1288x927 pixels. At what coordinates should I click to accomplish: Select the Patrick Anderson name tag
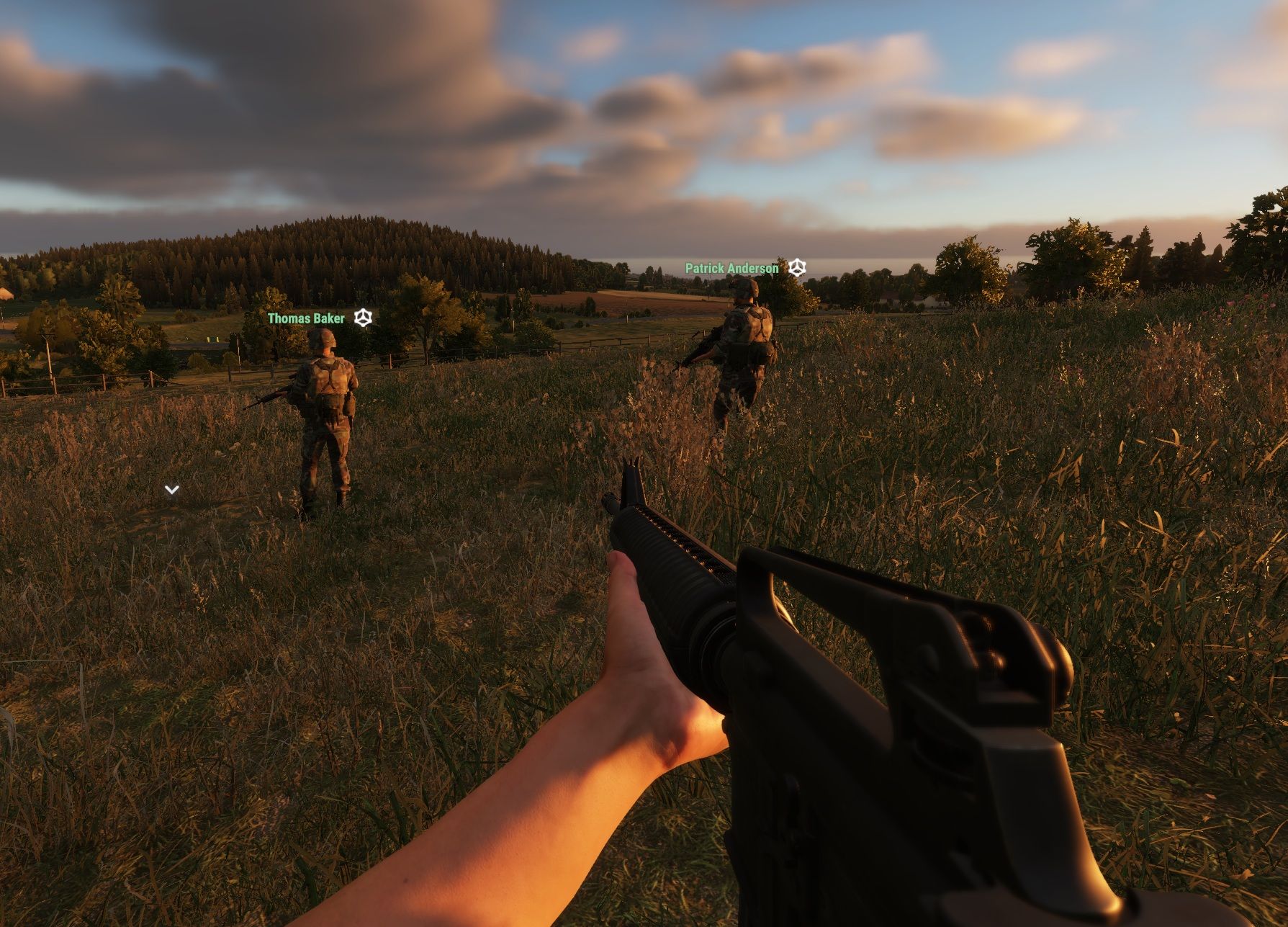[x=731, y=269]
